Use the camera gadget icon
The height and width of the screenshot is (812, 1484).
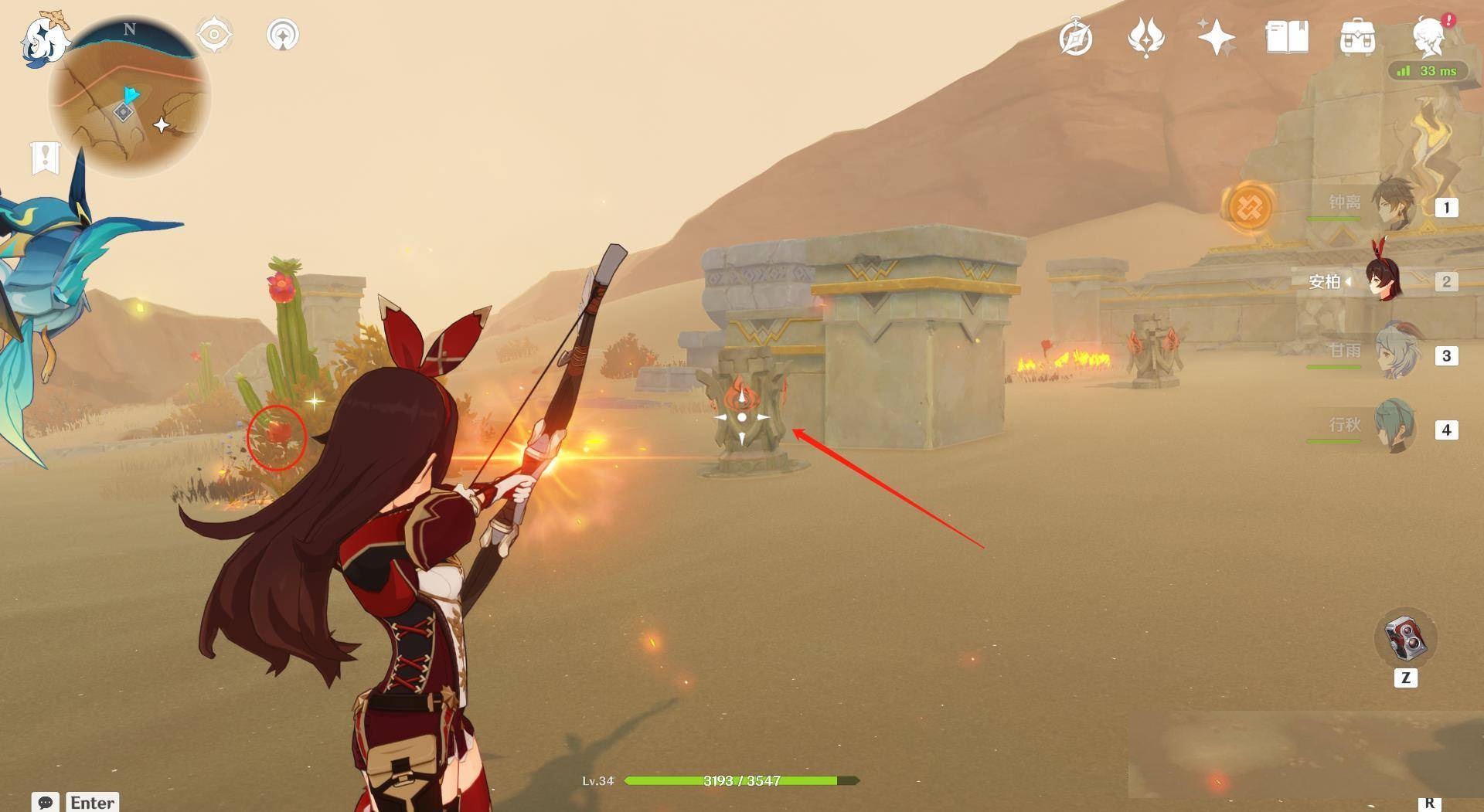point(1404,639)
